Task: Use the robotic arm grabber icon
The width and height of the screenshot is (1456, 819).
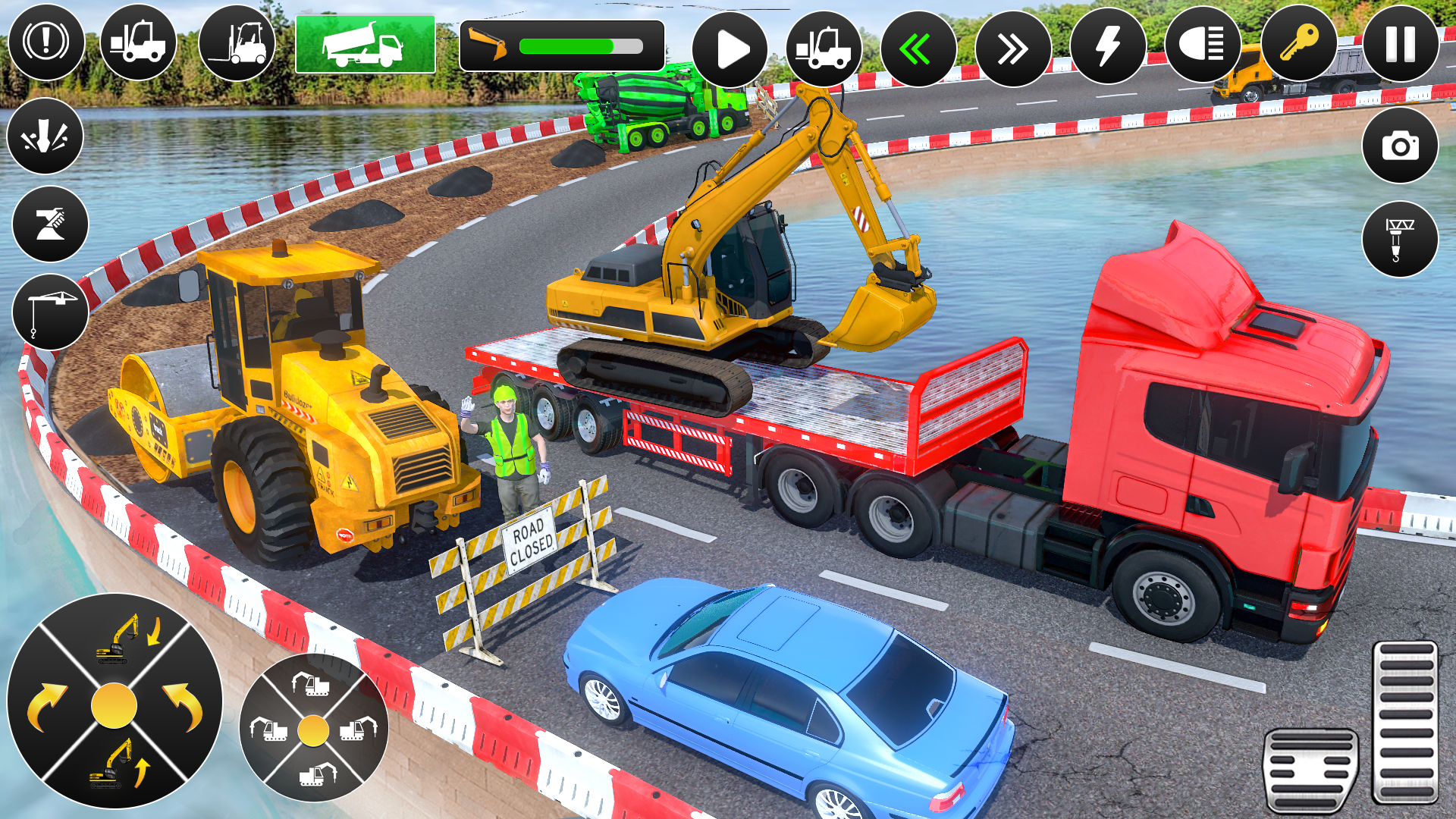Action: [x=50, y=224]
